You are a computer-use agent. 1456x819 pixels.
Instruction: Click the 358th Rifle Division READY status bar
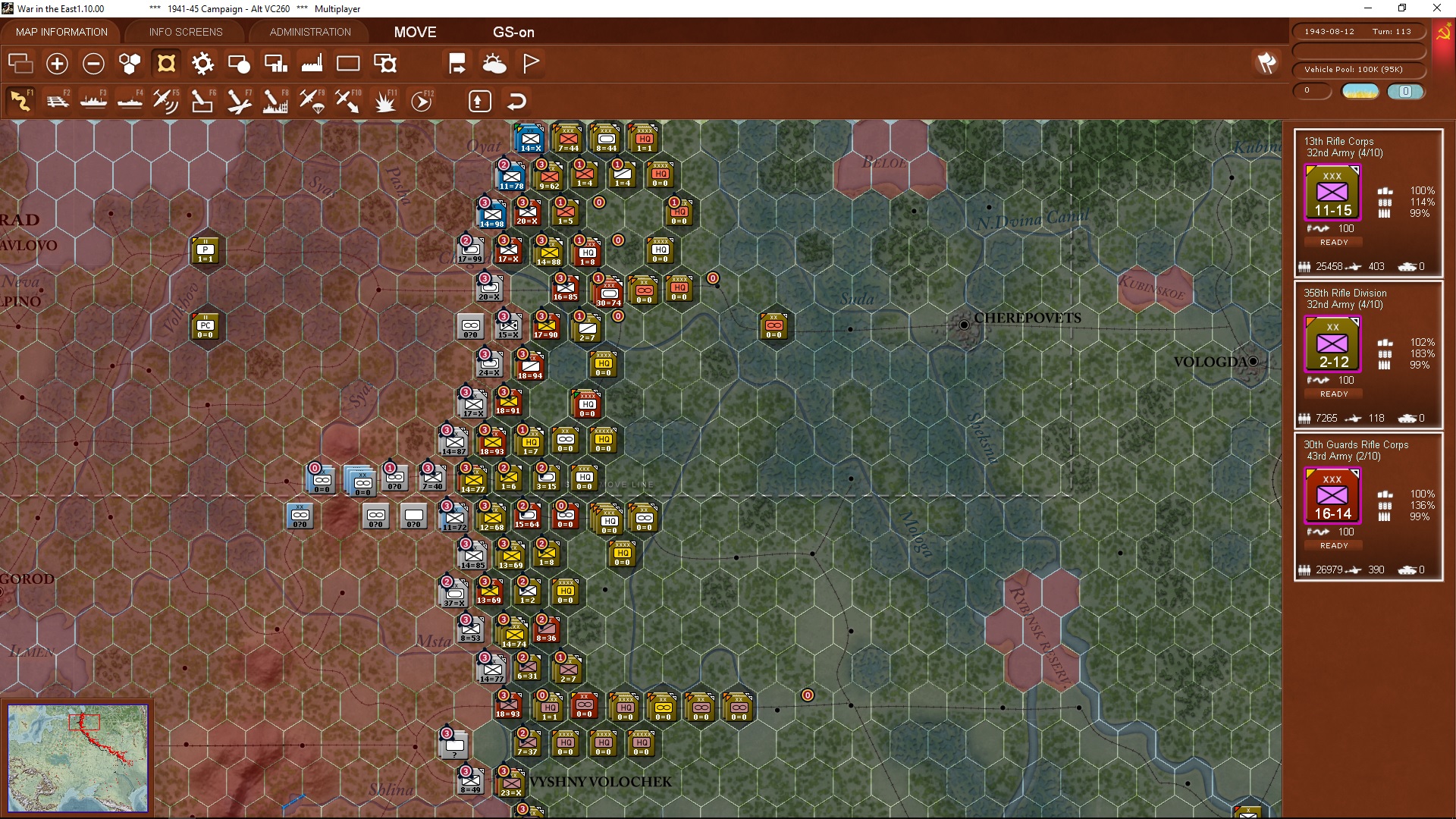click(1332, 394)
